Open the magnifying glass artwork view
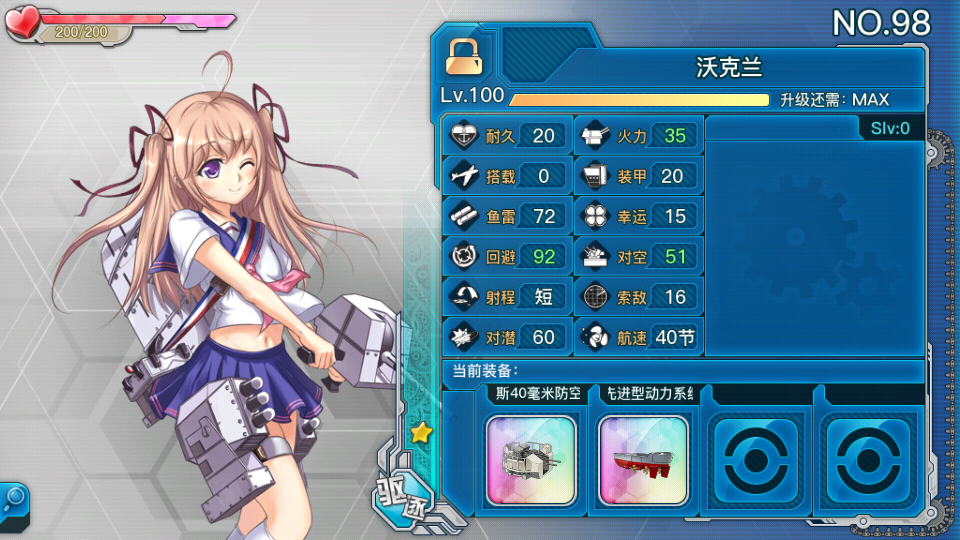This screenshot has height=540, width=960. [14, 497]
